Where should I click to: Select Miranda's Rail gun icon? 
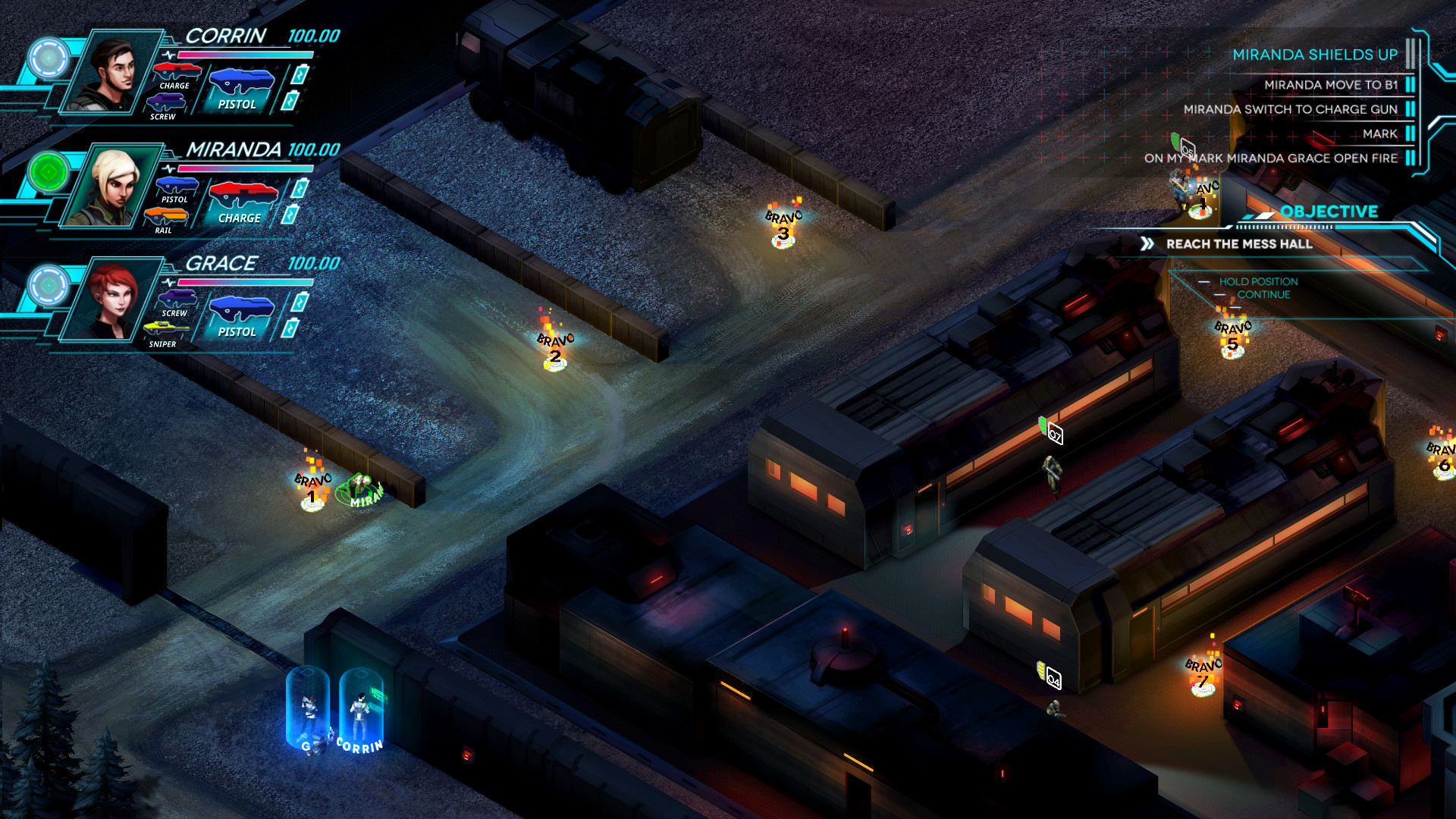pos(167,215)
